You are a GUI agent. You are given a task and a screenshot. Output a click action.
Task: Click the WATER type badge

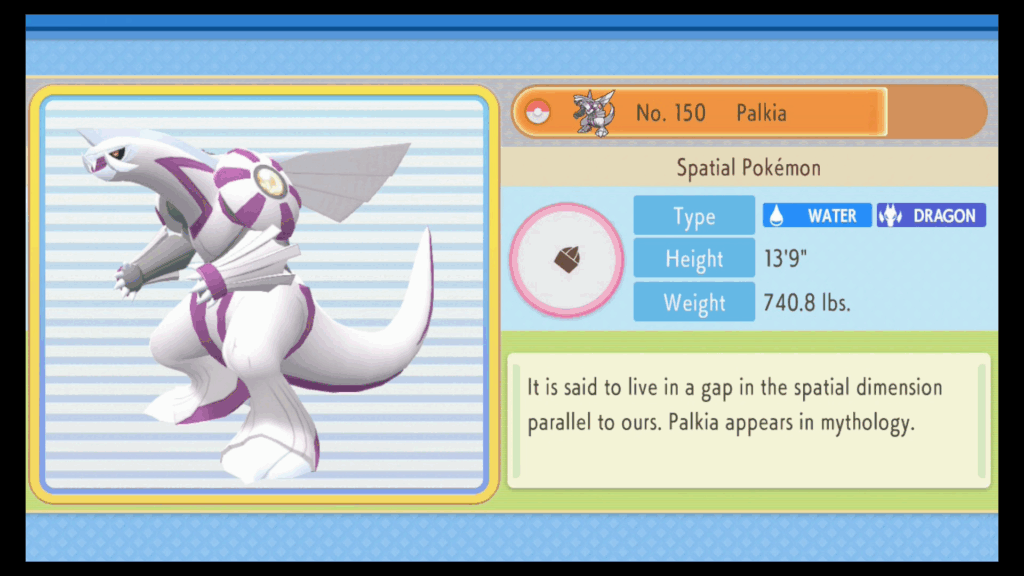[x=817, y=215]
